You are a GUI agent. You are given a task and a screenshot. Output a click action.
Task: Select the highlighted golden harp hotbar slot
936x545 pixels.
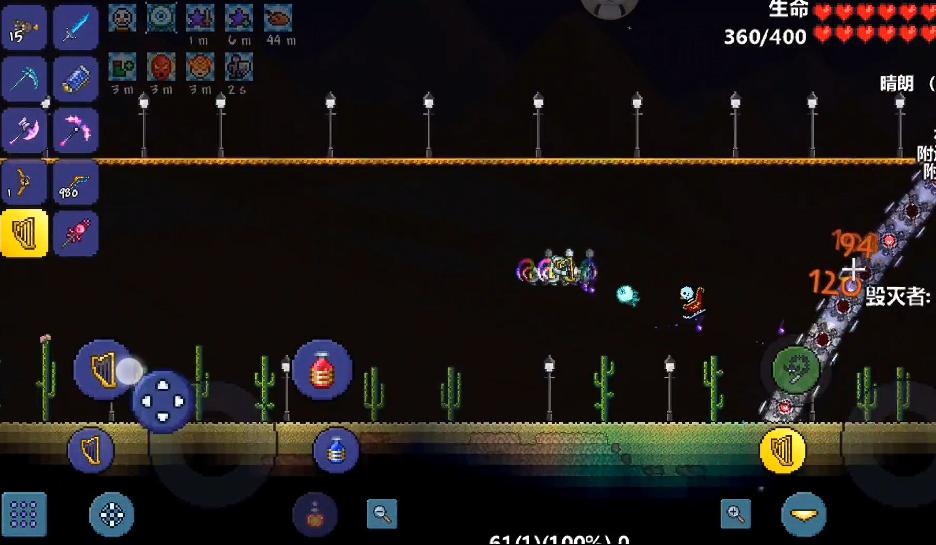(24, 234)
